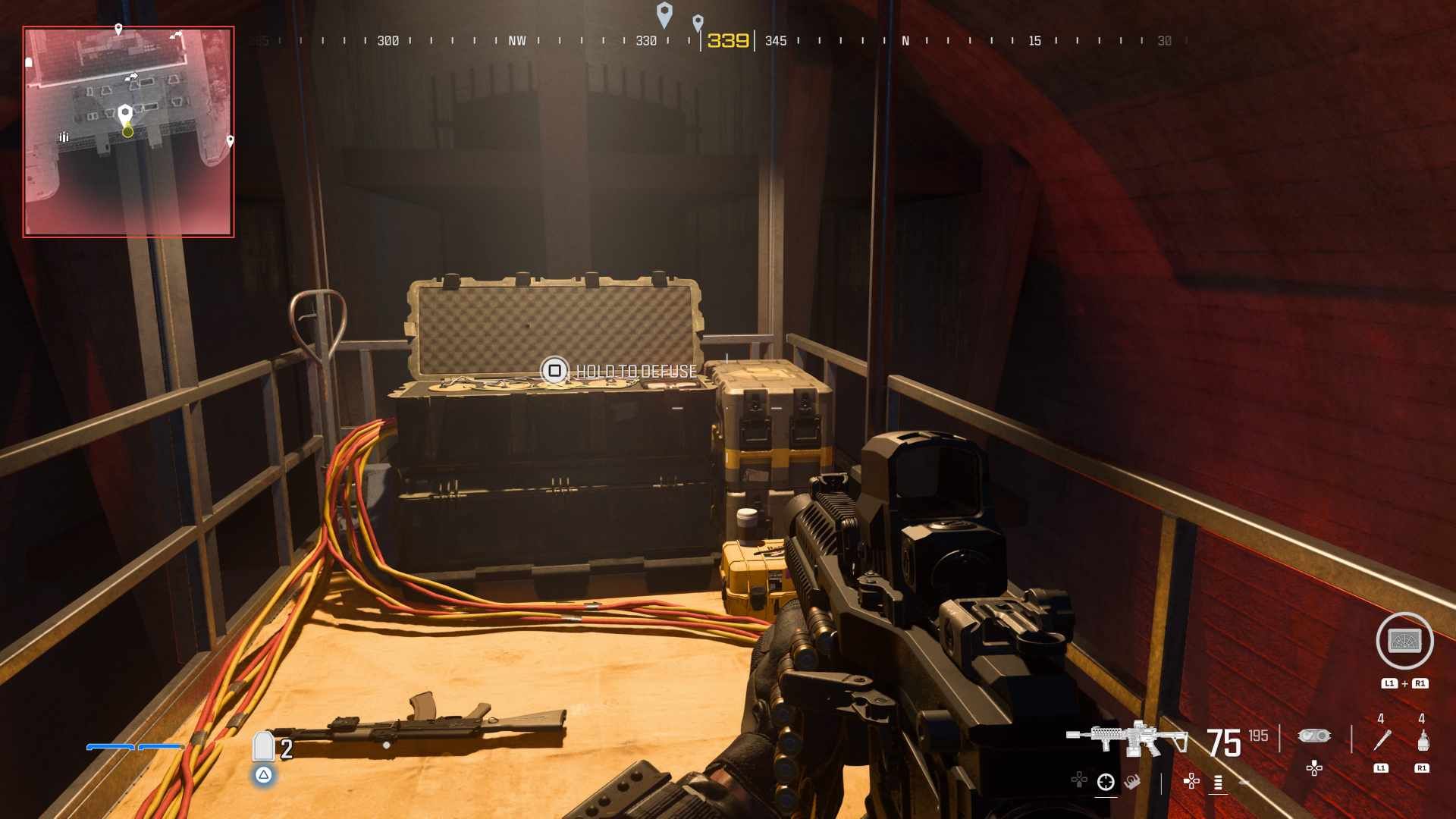Activate the D-pad equipment switch icon
This screenshot has width=1456, height=819.
tap(1315, 769)
